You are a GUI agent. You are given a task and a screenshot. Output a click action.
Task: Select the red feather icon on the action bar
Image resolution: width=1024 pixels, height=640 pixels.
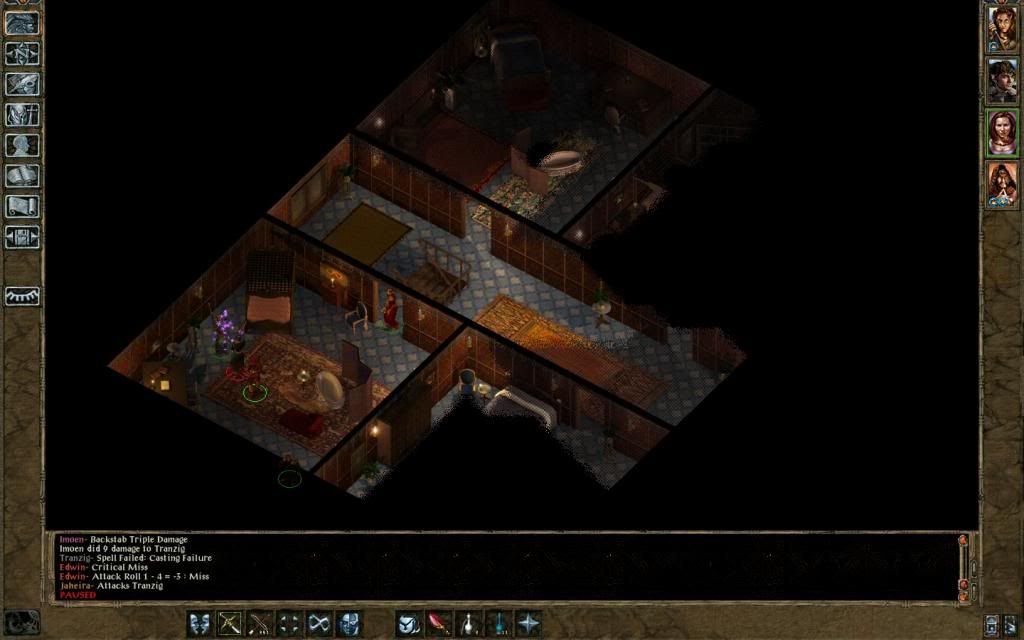[x=438, y=624]
